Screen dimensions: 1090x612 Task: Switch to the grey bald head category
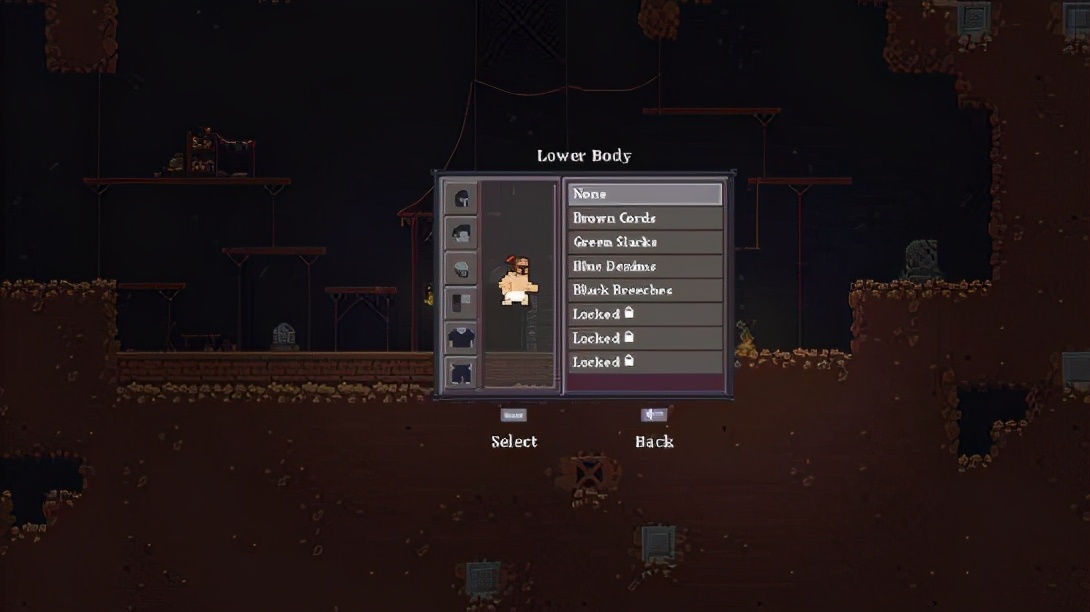coord(461,268)
